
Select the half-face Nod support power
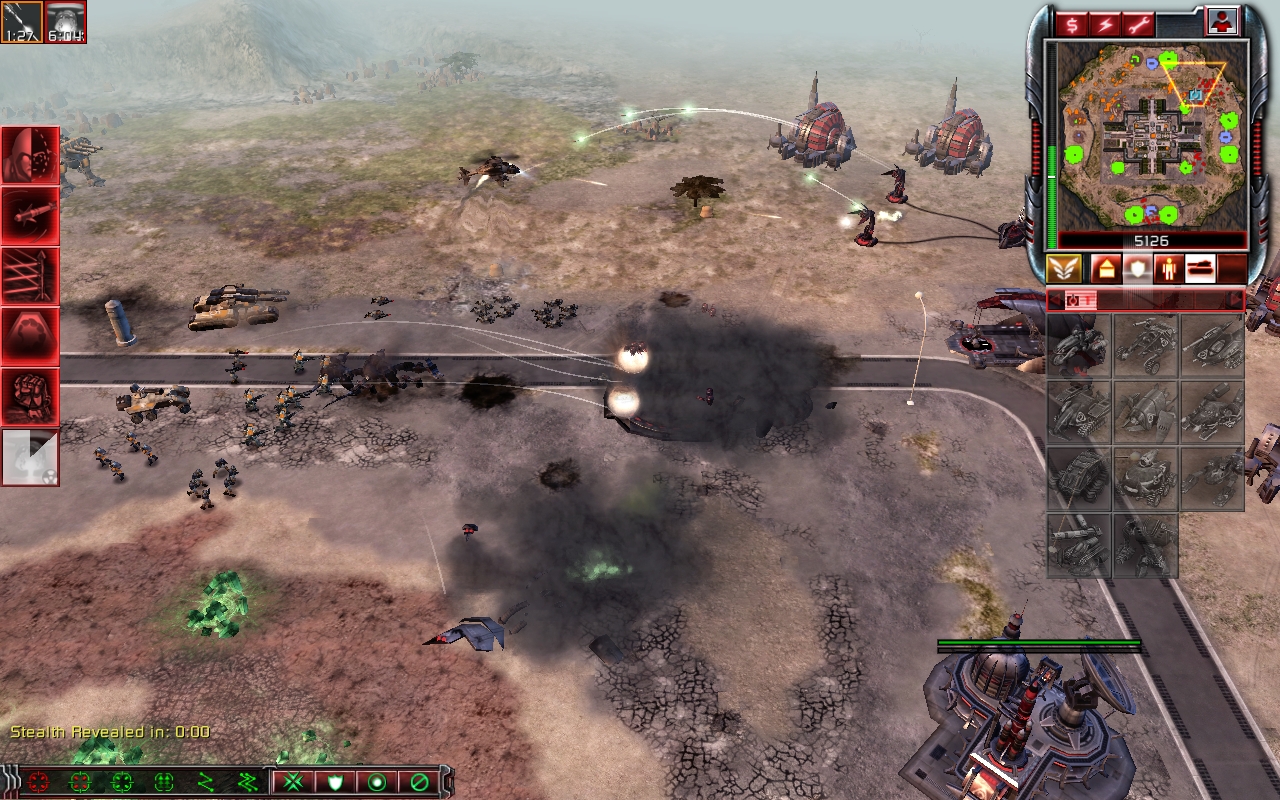(30, 155)
